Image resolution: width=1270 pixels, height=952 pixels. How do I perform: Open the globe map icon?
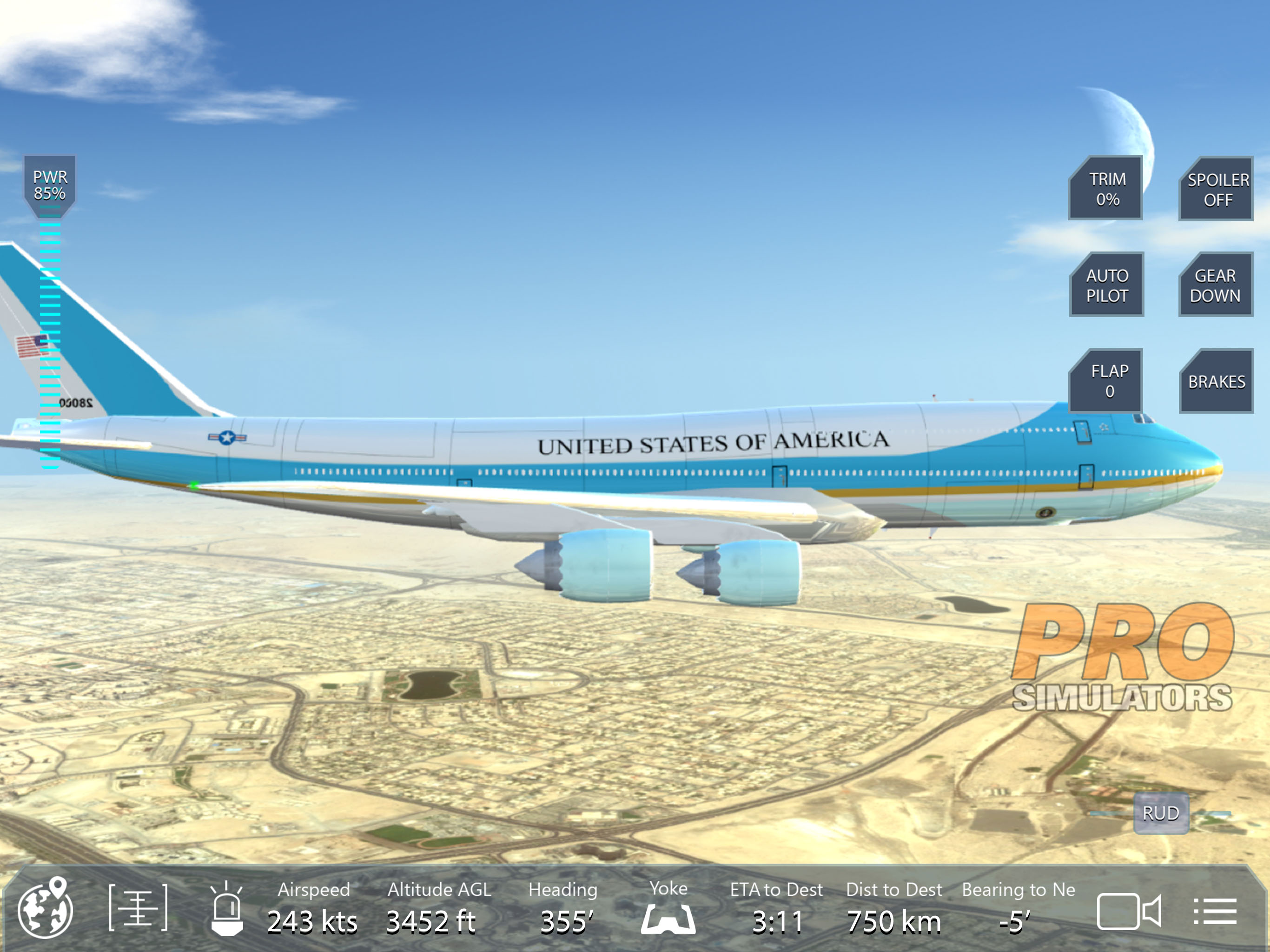(x=46, y=908)
